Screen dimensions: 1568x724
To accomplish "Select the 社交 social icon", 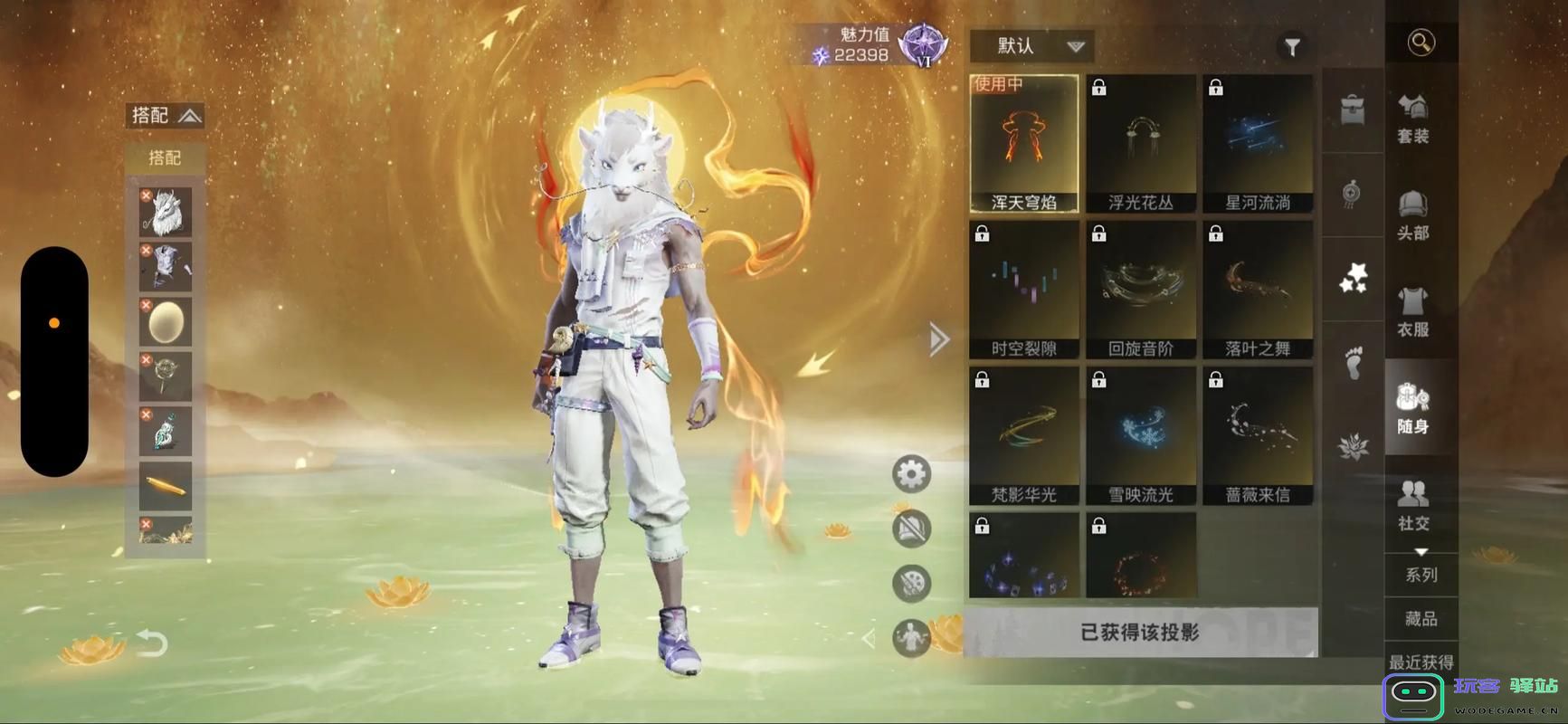I will pyautogui.click(x=1415, y=504).
